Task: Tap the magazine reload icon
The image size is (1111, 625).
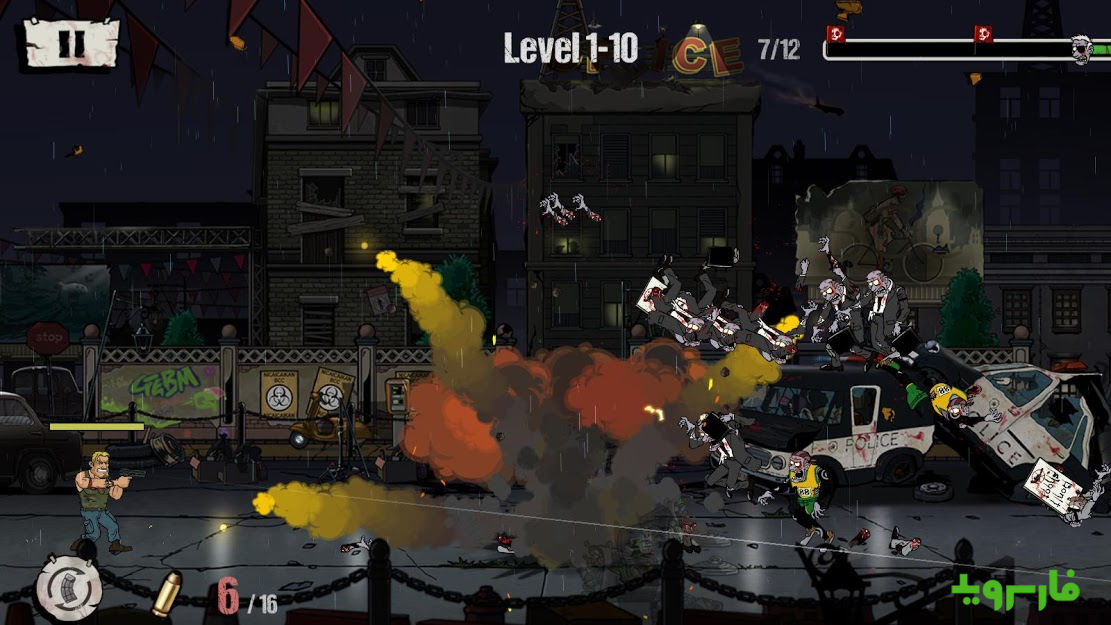Action: click(69, 588)
